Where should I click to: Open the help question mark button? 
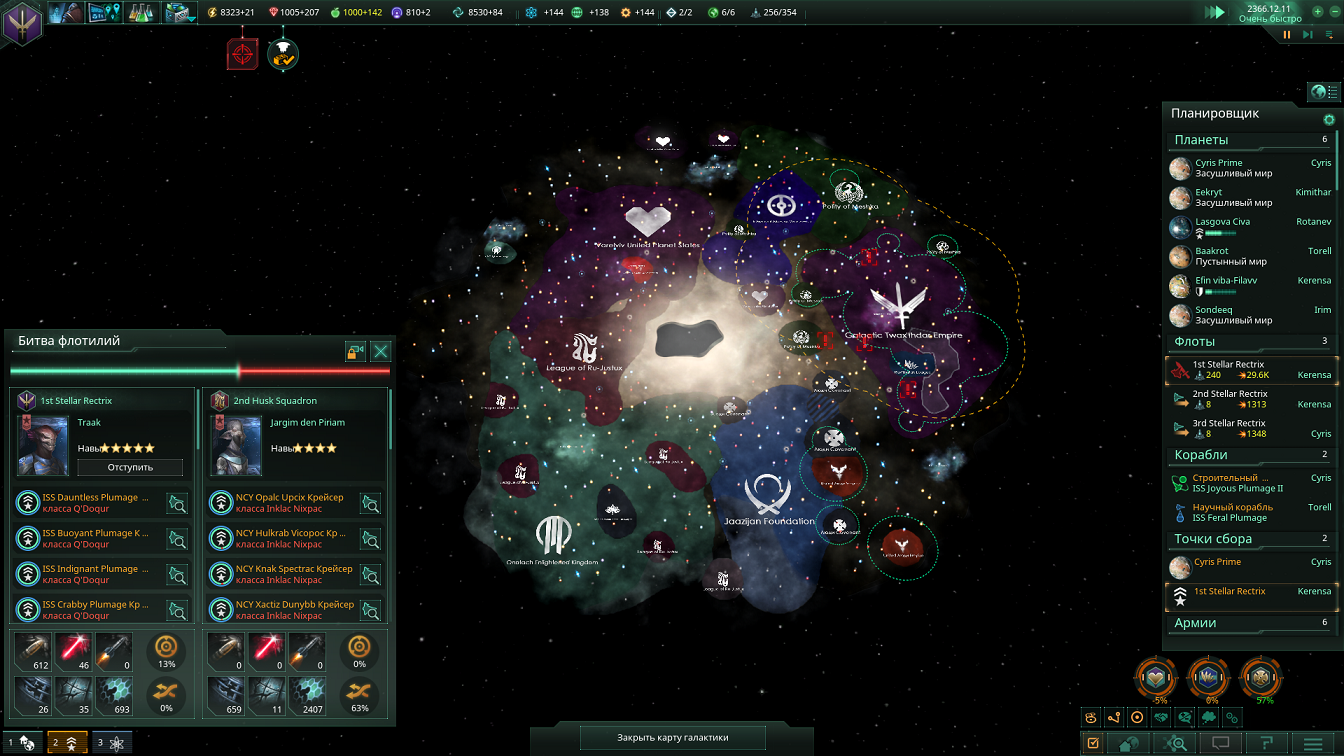pyautogui.click(x=1266, y=743)
